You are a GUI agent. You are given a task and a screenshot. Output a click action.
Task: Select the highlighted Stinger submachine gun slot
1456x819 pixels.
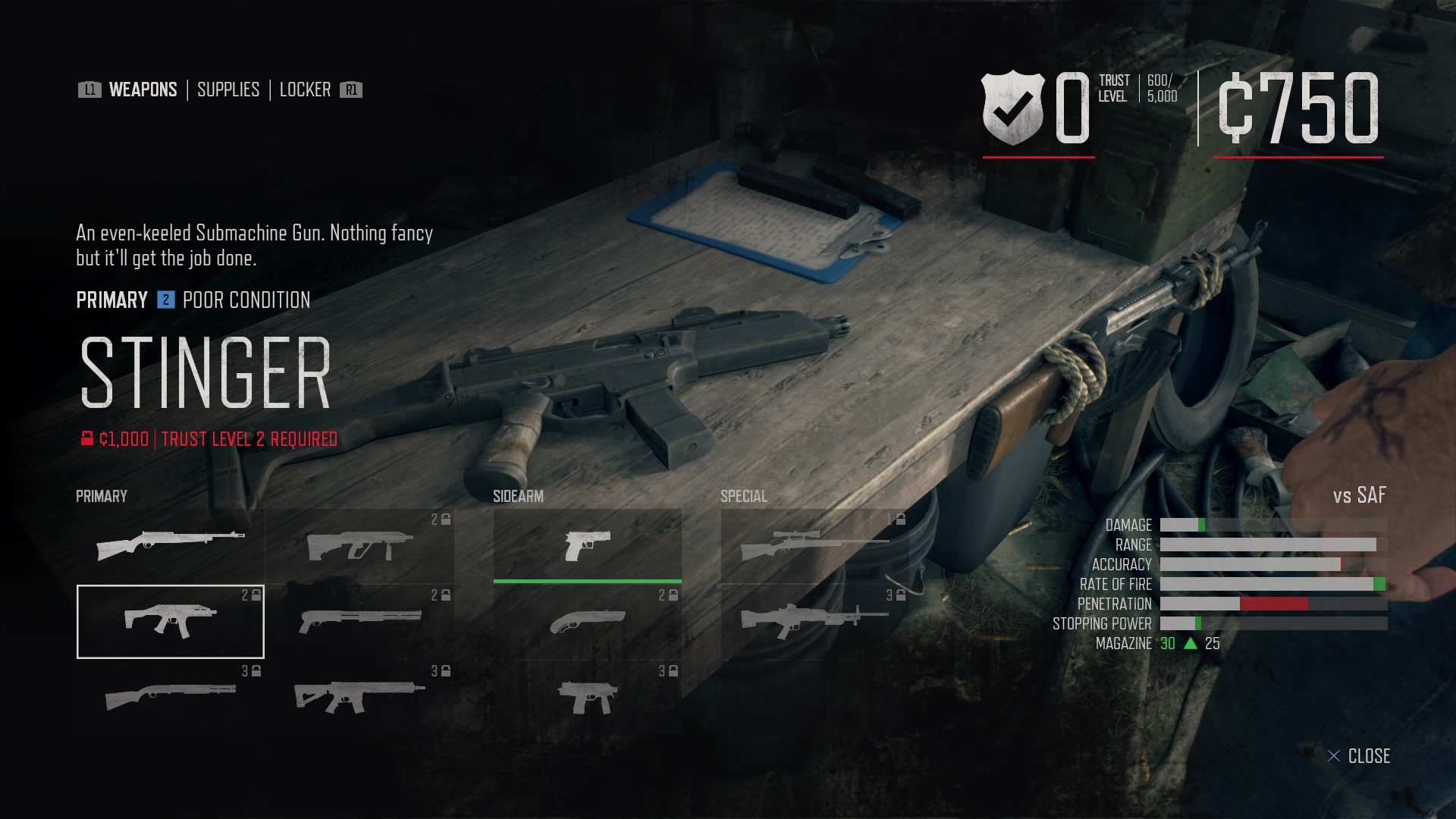[x=171, y=621]
